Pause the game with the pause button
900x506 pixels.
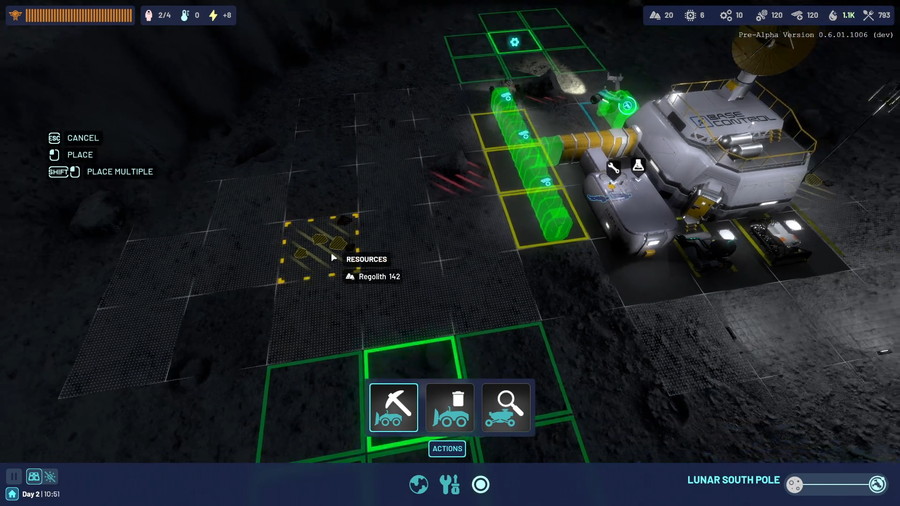tap(14, 477)
